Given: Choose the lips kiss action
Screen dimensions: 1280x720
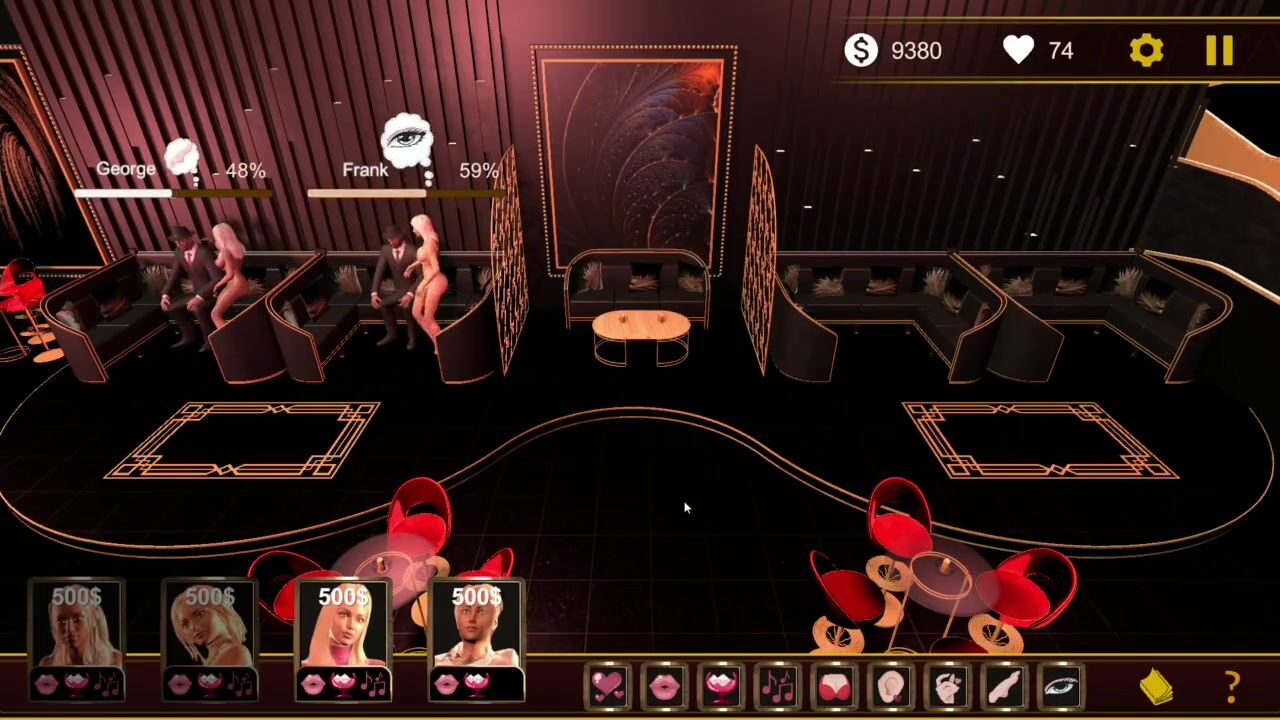Looking at the screenshot, I should [665, 686].
